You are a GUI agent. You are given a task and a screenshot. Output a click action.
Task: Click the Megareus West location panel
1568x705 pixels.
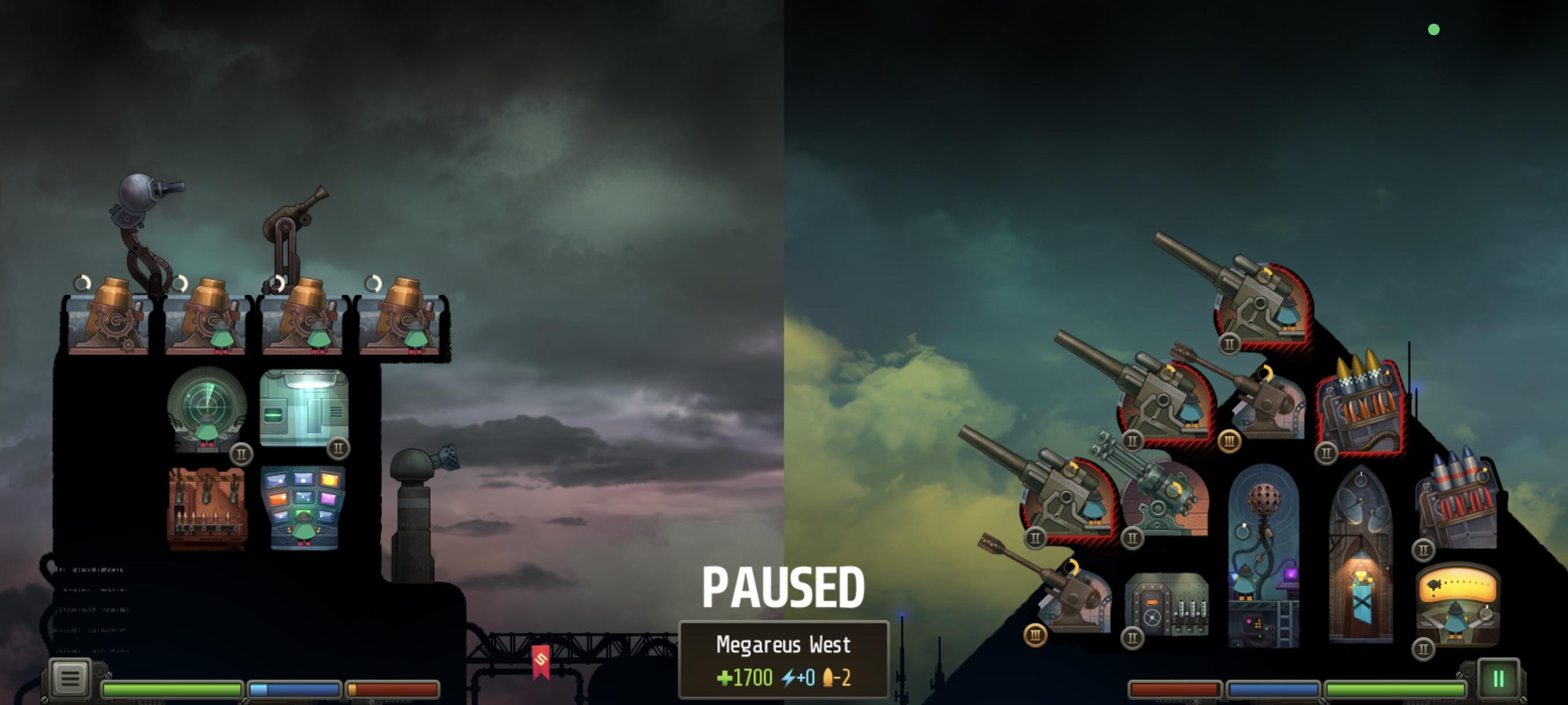coord(783,659)
